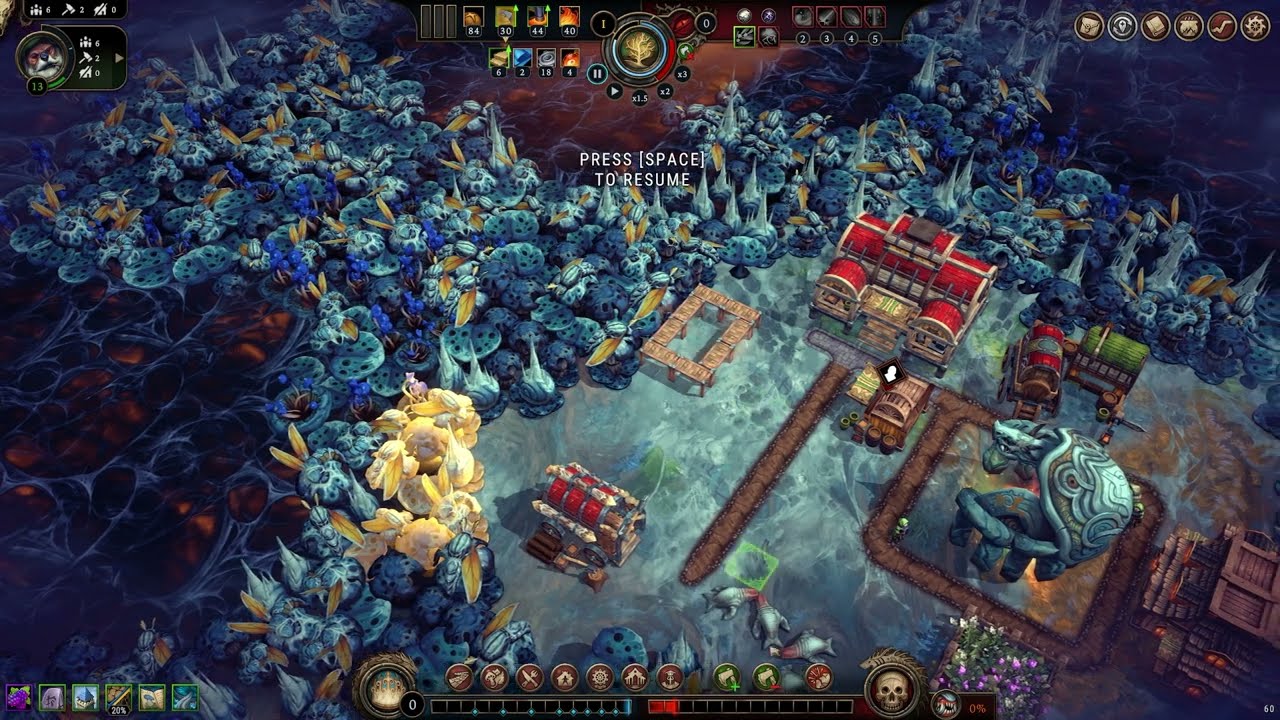Set game speed to x2
This screenshot has width=1280, height=720.
(665, 91)
